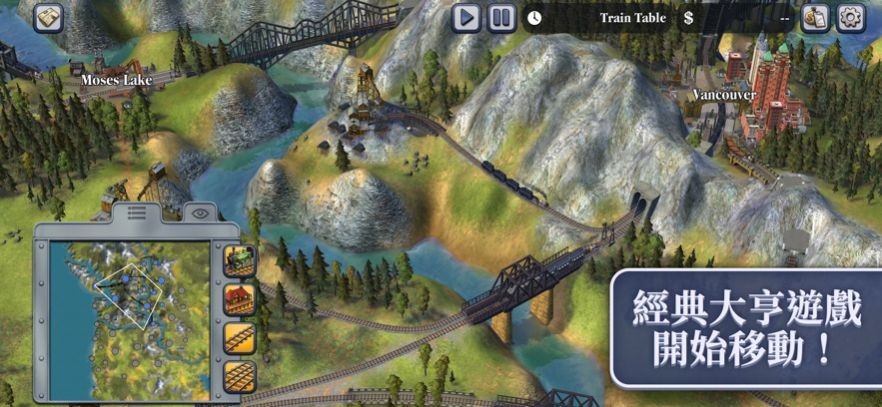Toggle the minimap eye visibility tab

[200, 212]
